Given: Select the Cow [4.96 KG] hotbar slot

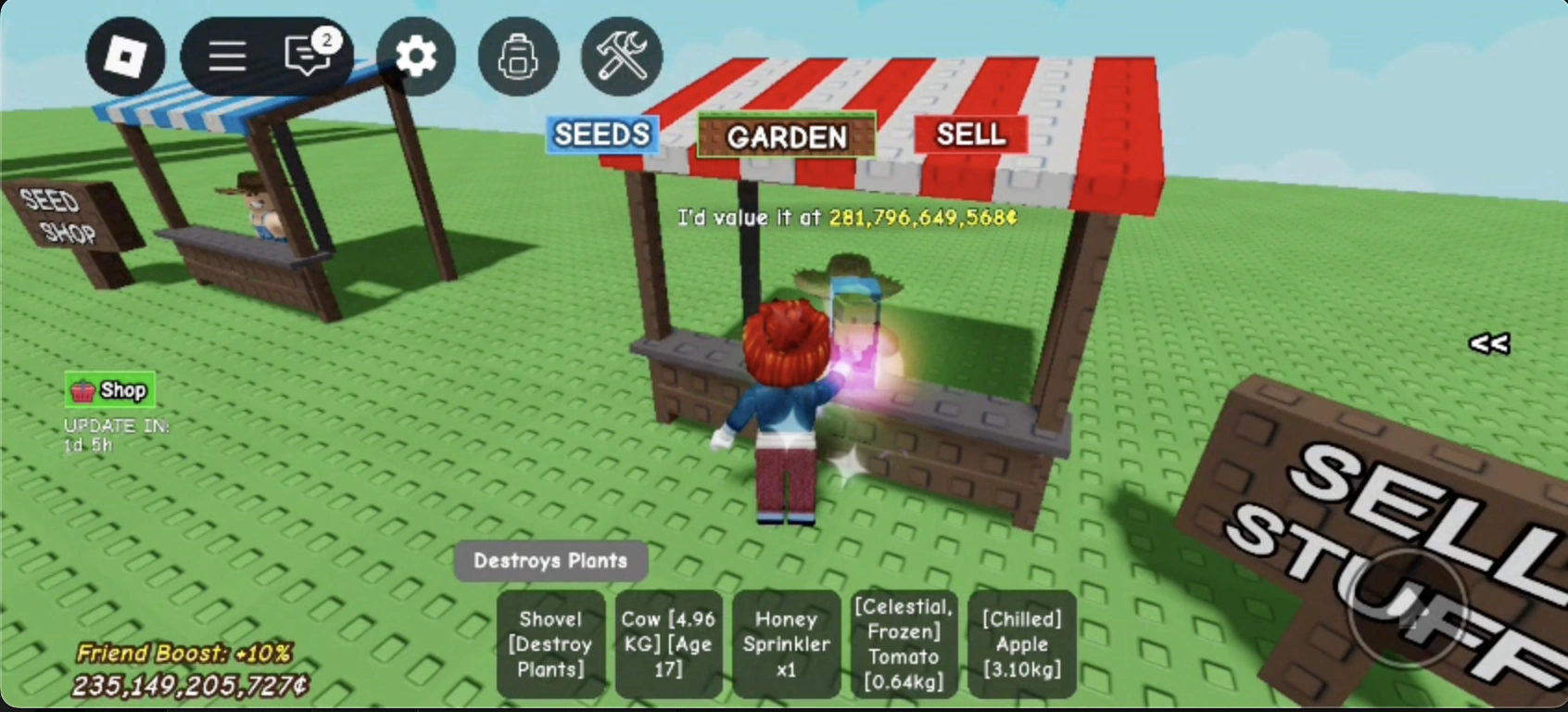Looking at the screenshot, I should click(668, 644).
